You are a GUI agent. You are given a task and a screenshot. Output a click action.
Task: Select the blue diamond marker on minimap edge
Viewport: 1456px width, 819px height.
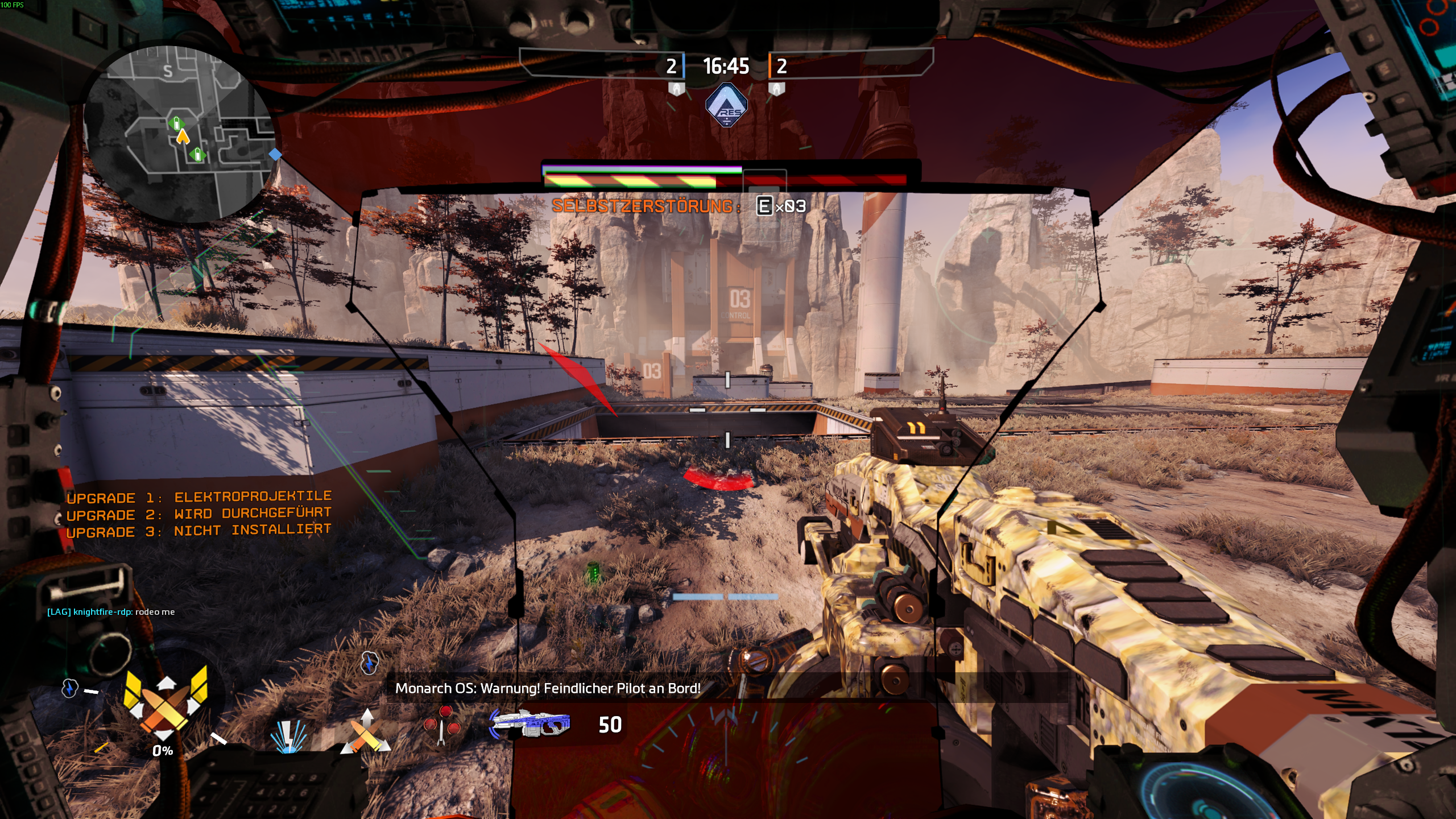pos(275,154)
